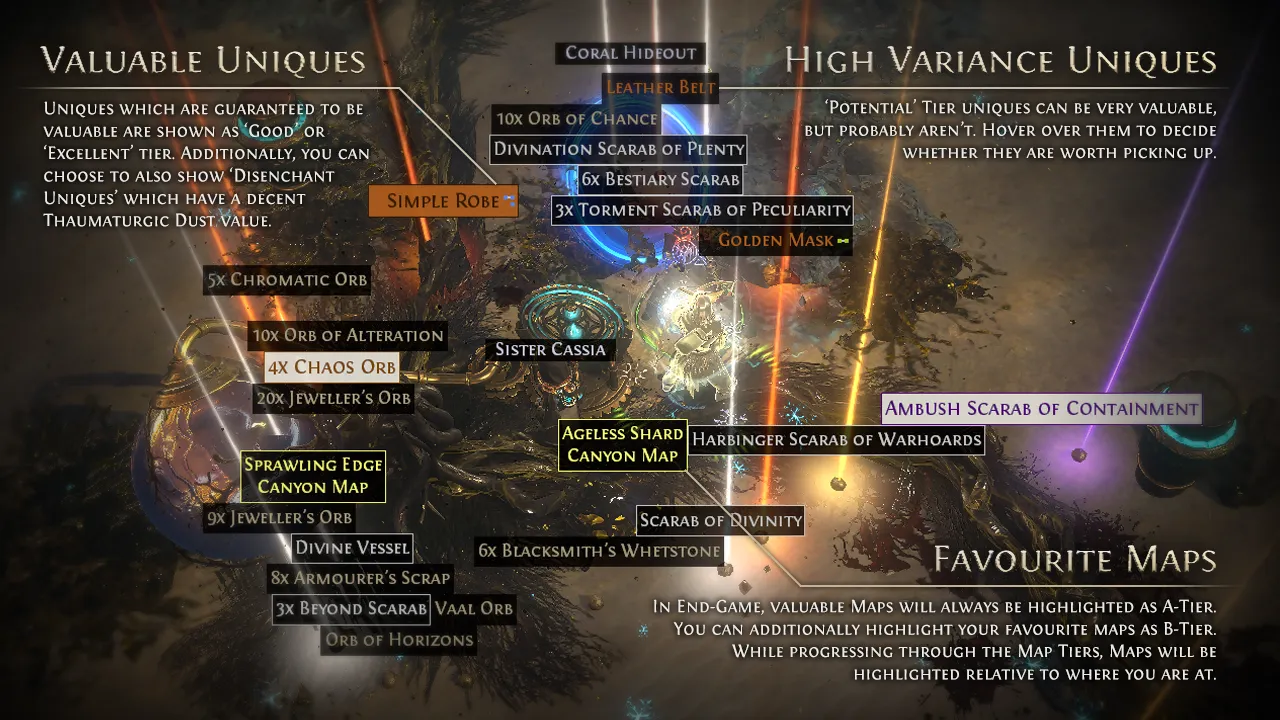Pick up Divination Scarab of Plenty
Screen dimensions: 1280x720
[x=619, y=149]
